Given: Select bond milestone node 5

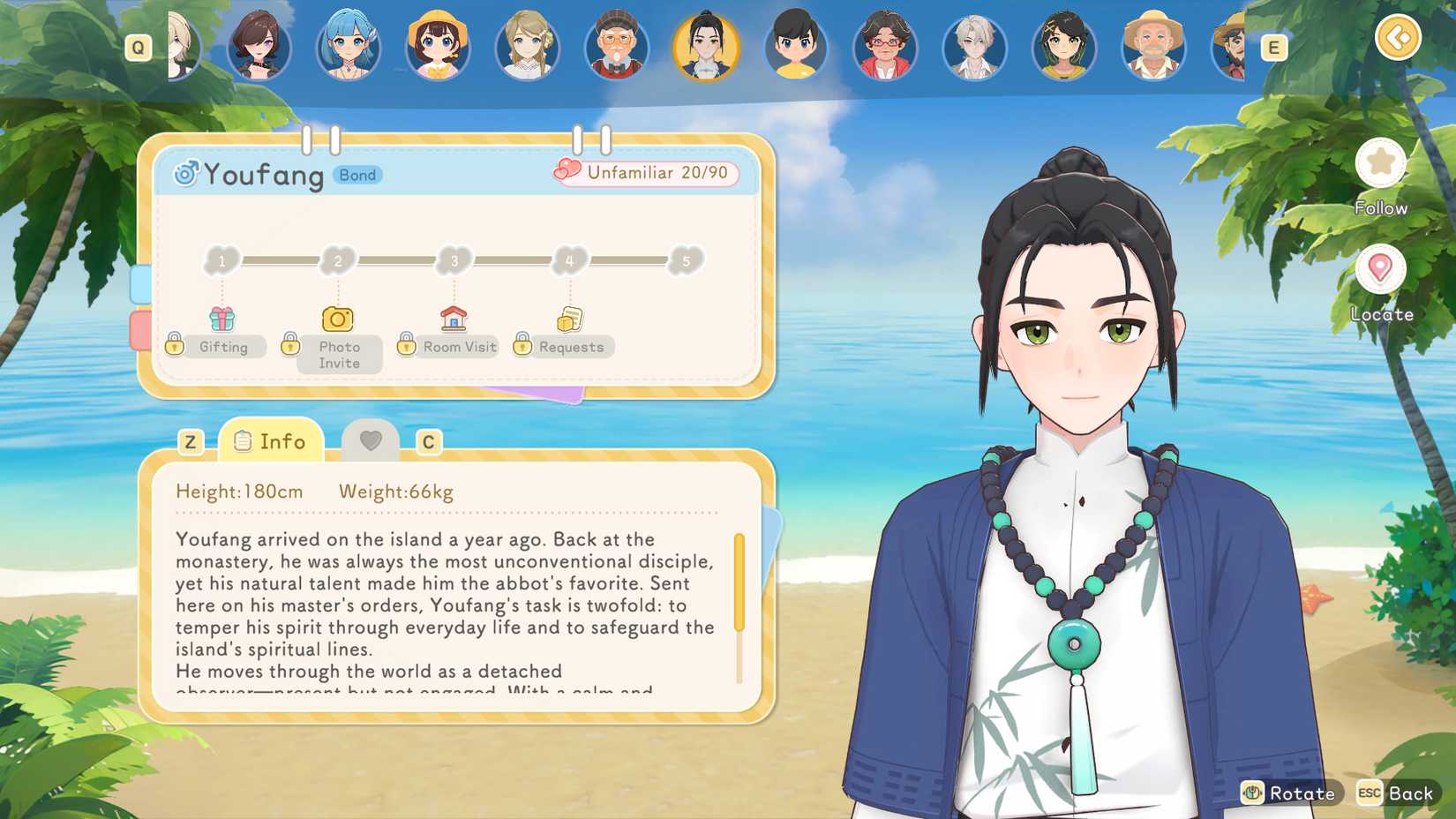Looking at the screenshot, I should click(x=686, y=259).
